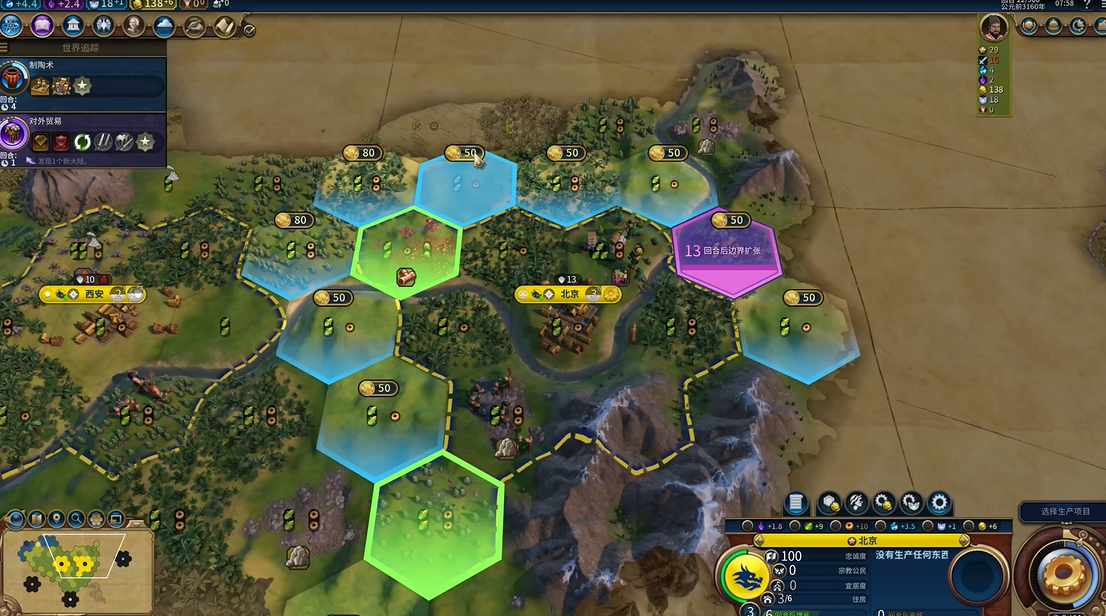Open the leader portrait ribbon
This screenshot has width=1106, height=616.
click(993, 27)
